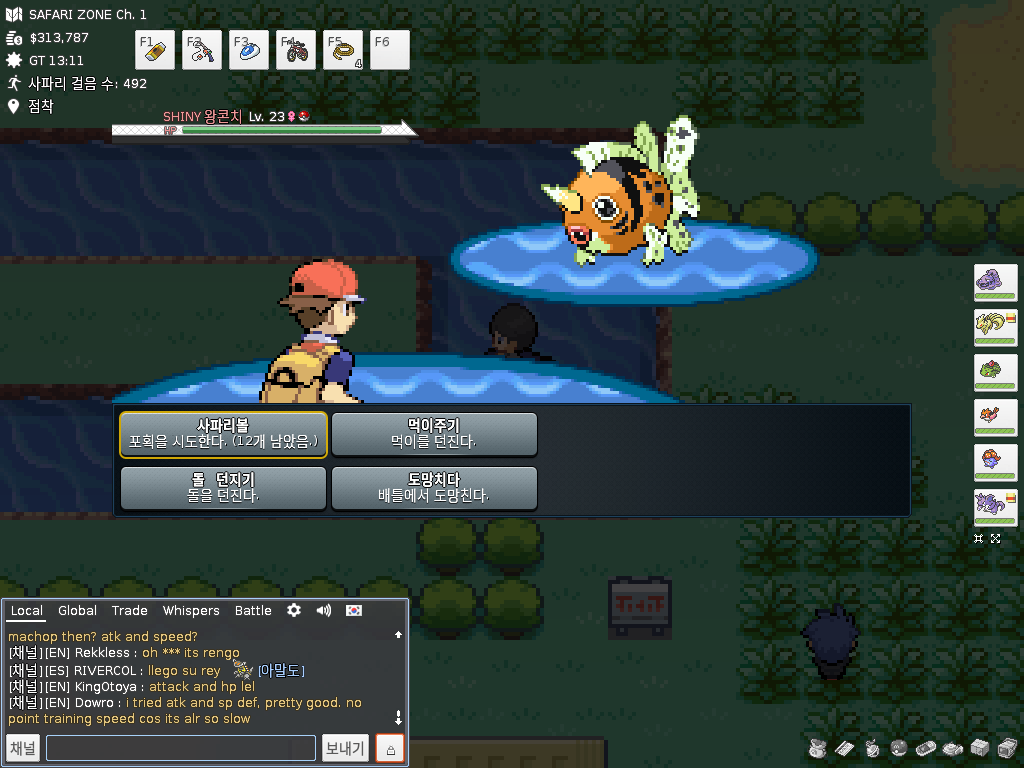Toggle chat sound speaker icon
The image size is (1024, 768).
tap(323, 610)
